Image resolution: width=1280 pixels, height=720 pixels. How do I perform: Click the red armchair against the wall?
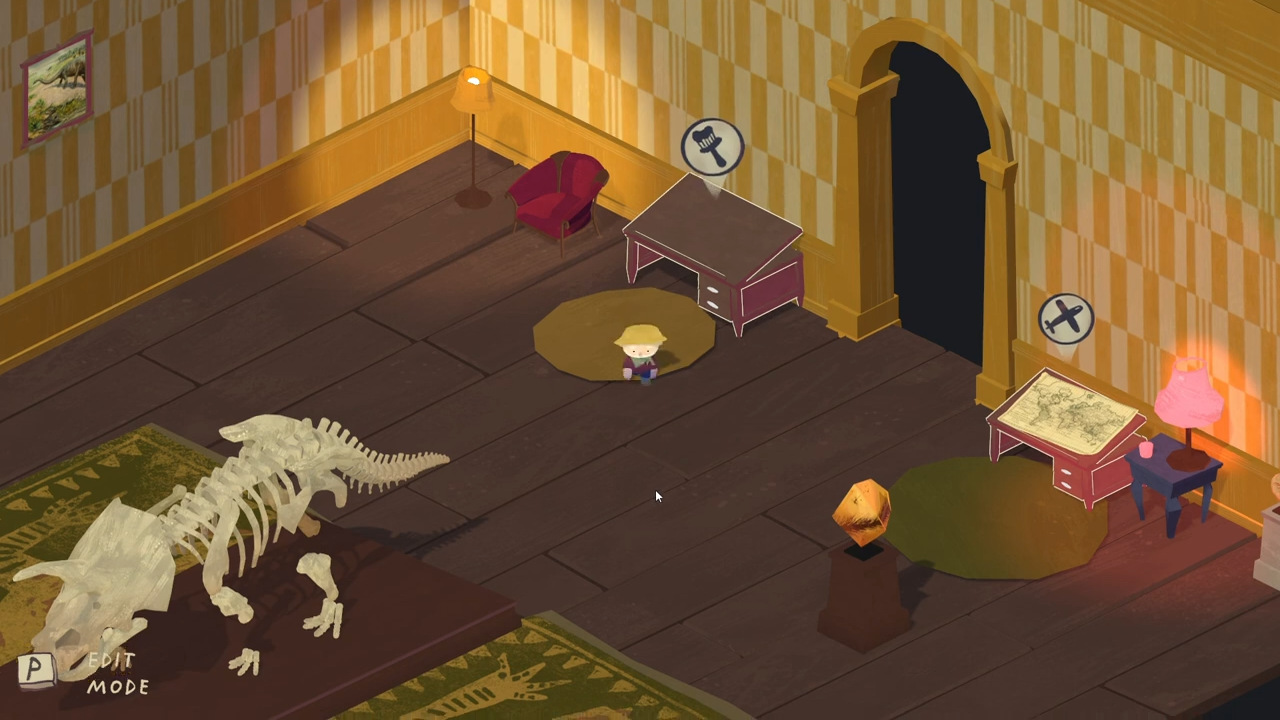558,195
